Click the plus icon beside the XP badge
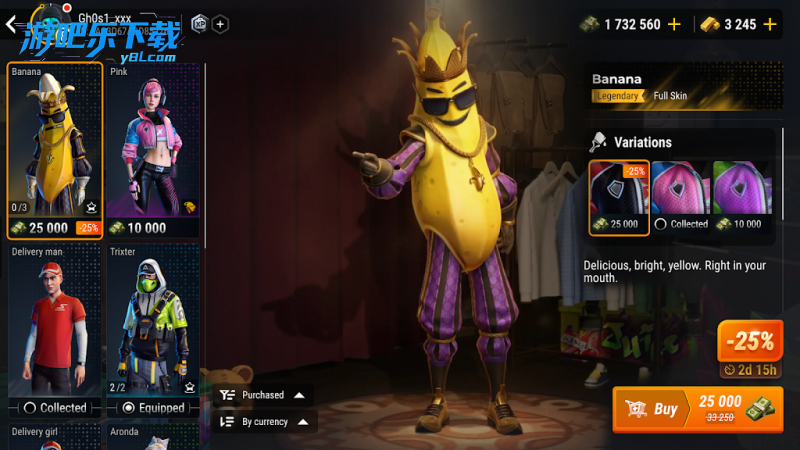The width and height of the screenshot is (800, 450). 220,24
